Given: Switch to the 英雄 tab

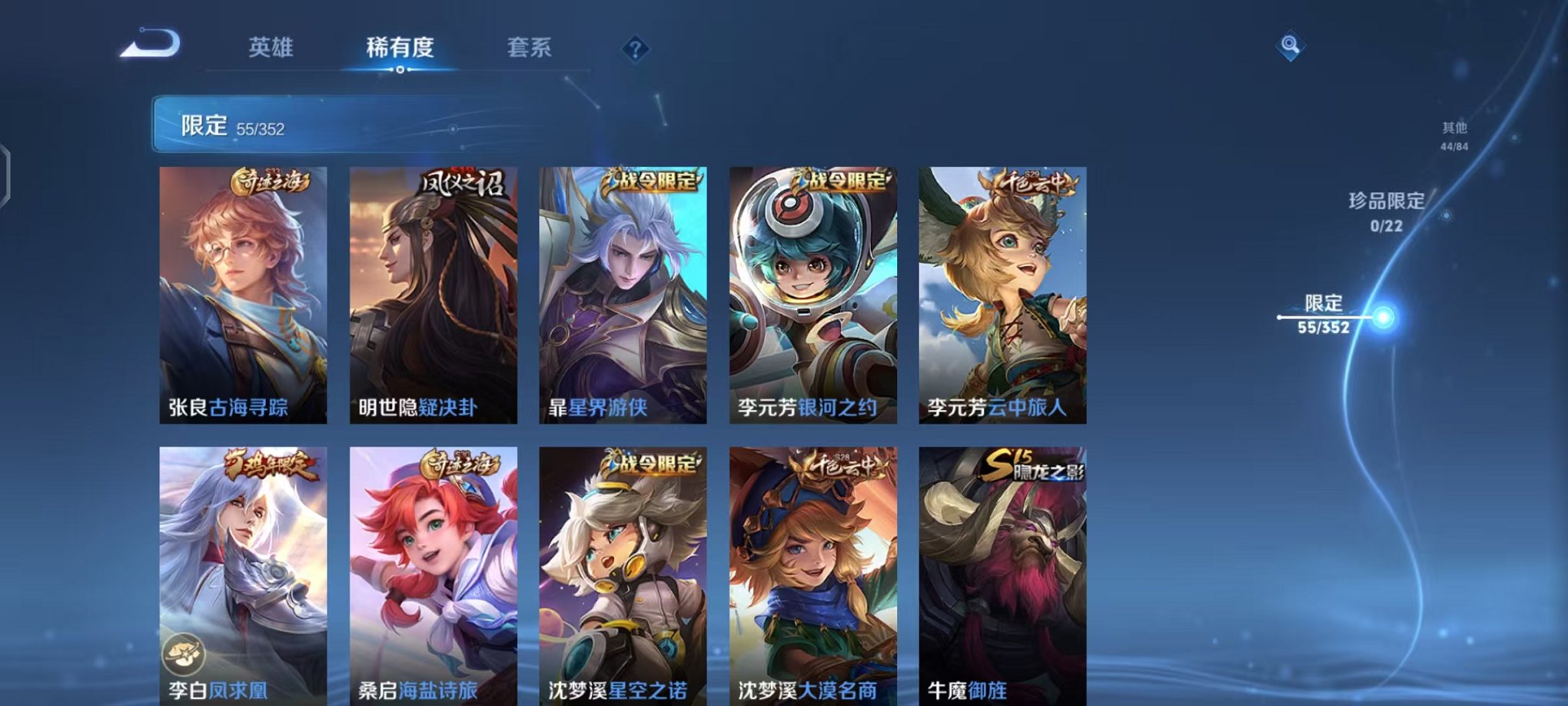Looking at the screenshot, I should (x=272, y=48).
